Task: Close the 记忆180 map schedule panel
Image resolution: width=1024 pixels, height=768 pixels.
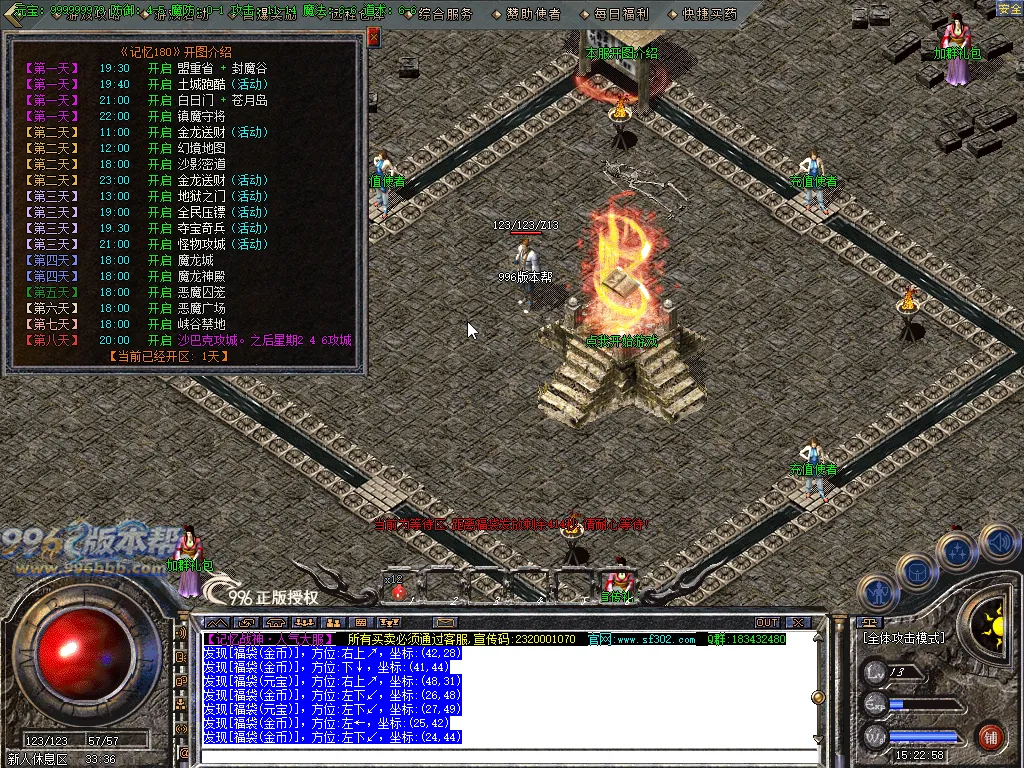Action: click(374, 37)
